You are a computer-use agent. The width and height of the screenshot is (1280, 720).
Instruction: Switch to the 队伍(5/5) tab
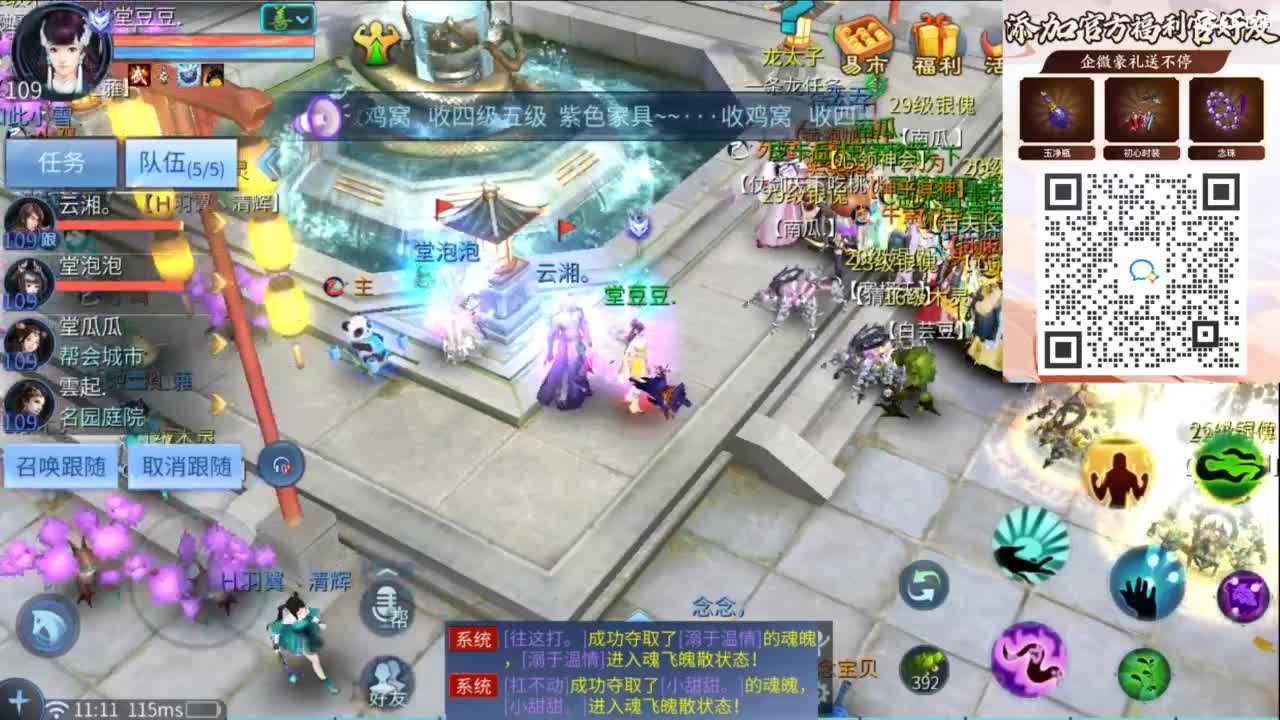pos(178,163)
